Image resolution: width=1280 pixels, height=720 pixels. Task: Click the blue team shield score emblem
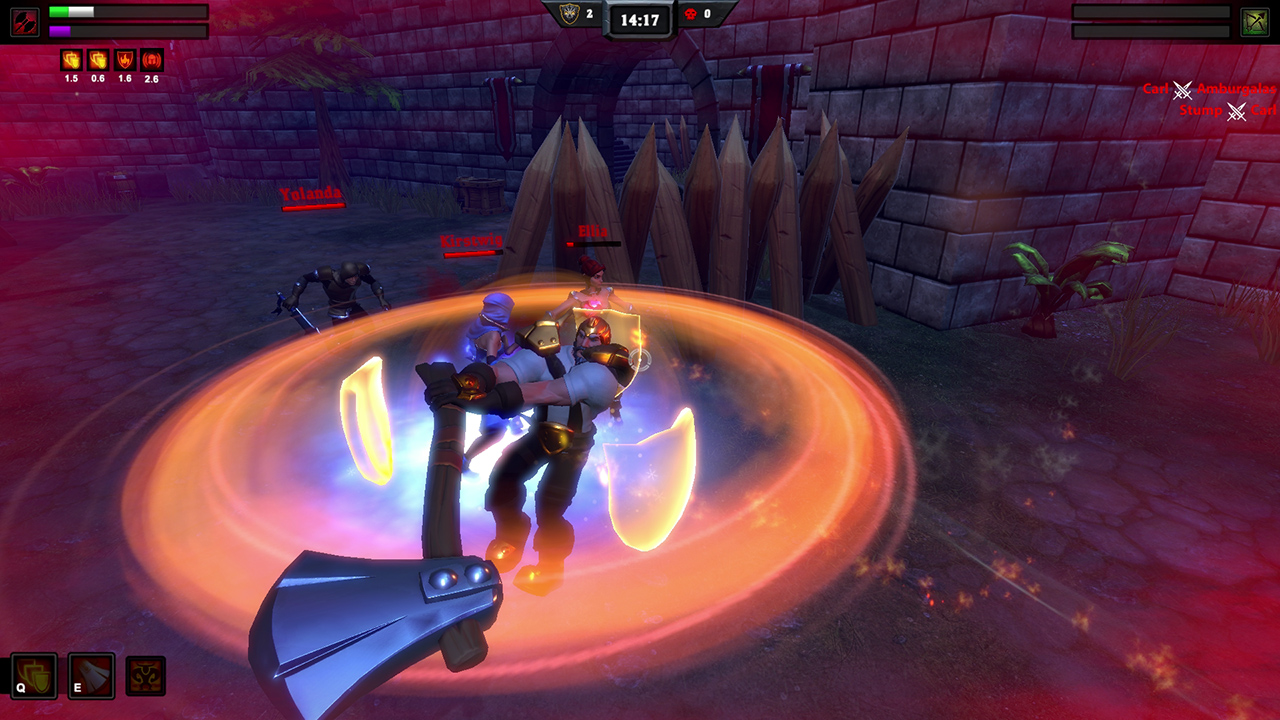pyautogui.click(x=569, y=14)
